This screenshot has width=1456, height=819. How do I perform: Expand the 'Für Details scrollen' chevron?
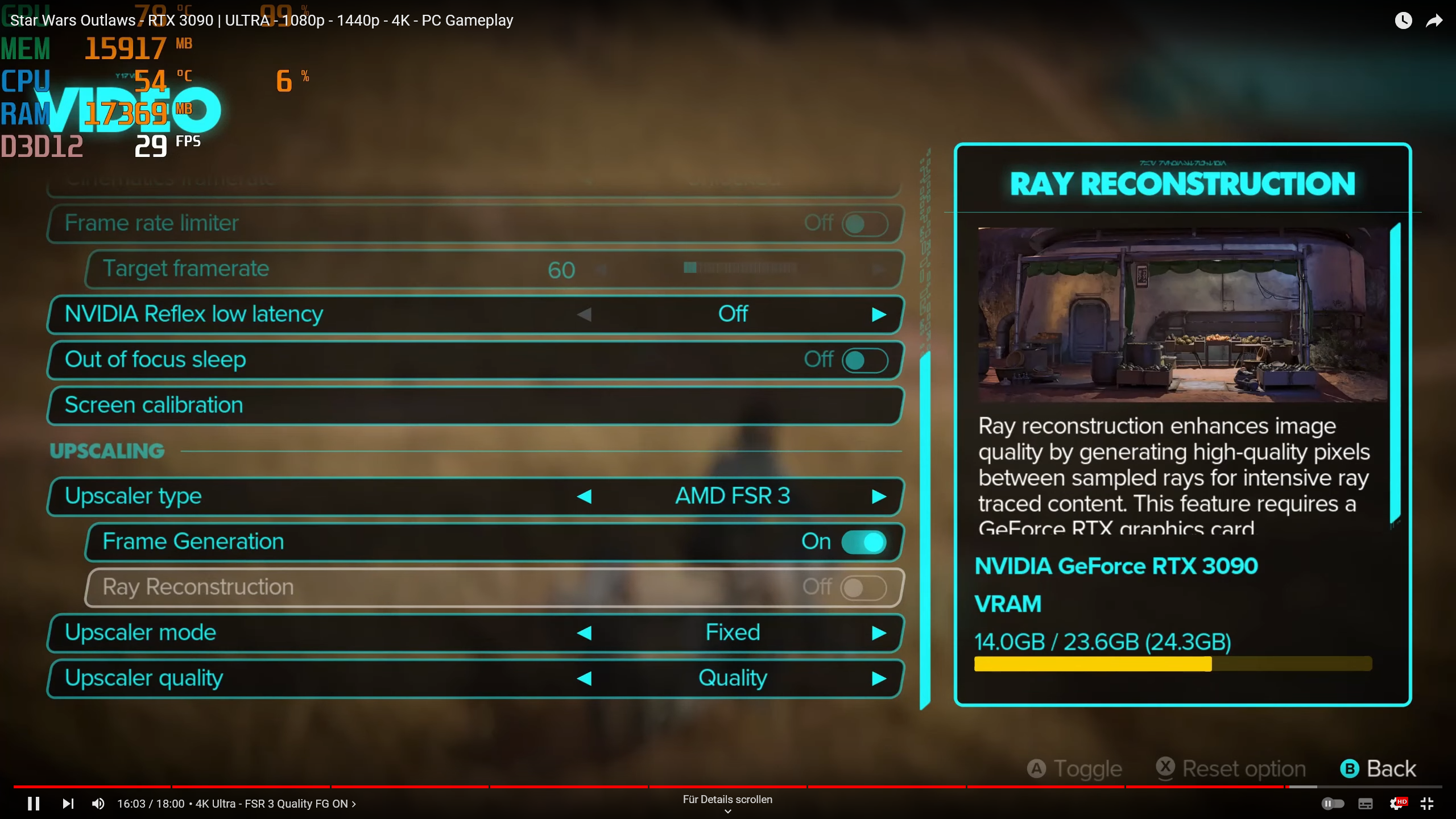tap(727, 810)
